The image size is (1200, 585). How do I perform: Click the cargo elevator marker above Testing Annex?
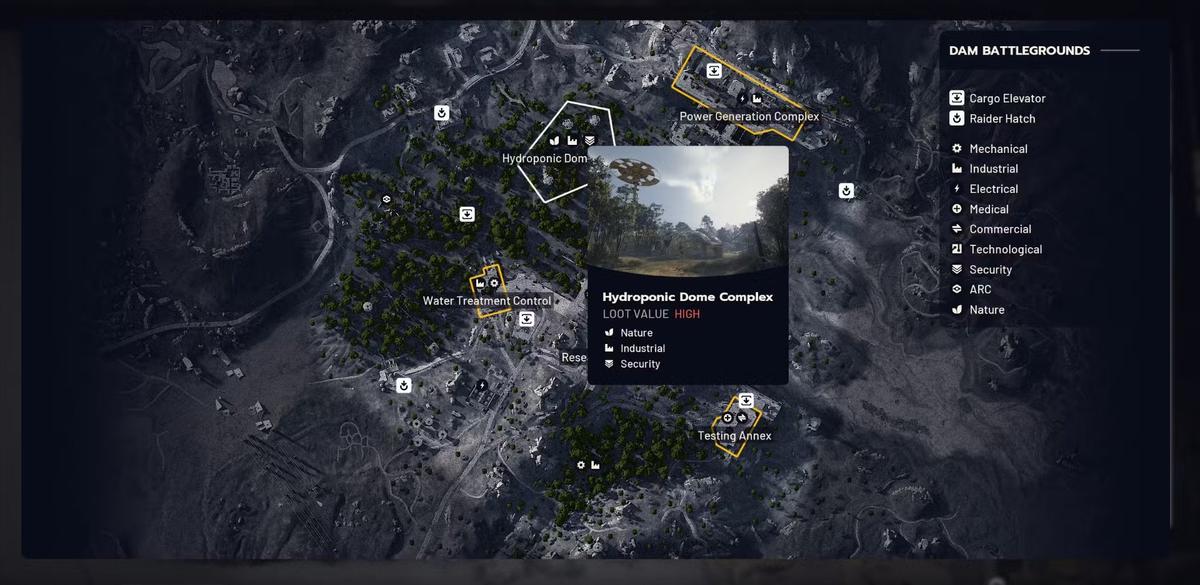tap(745, 401)
